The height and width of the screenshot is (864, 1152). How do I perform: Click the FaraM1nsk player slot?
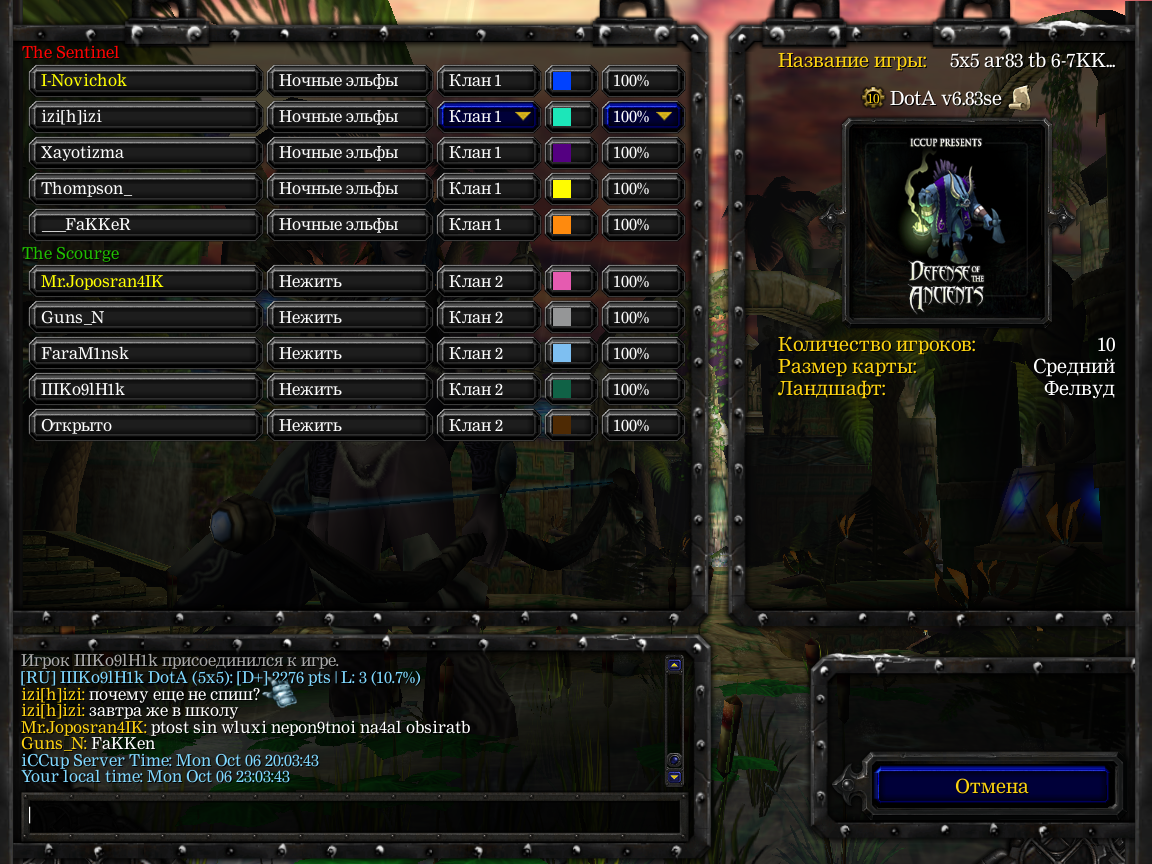point(145,354)
